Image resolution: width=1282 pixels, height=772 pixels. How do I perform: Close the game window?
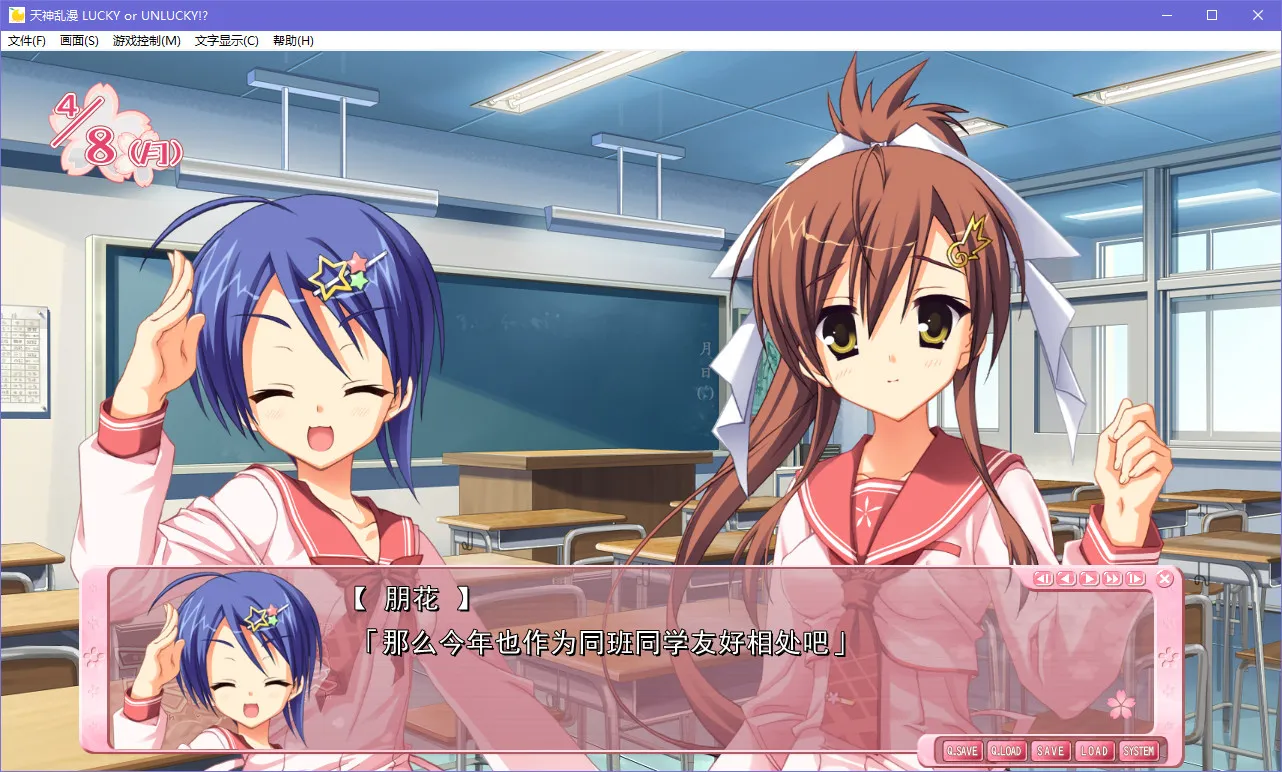point(1258,15)
